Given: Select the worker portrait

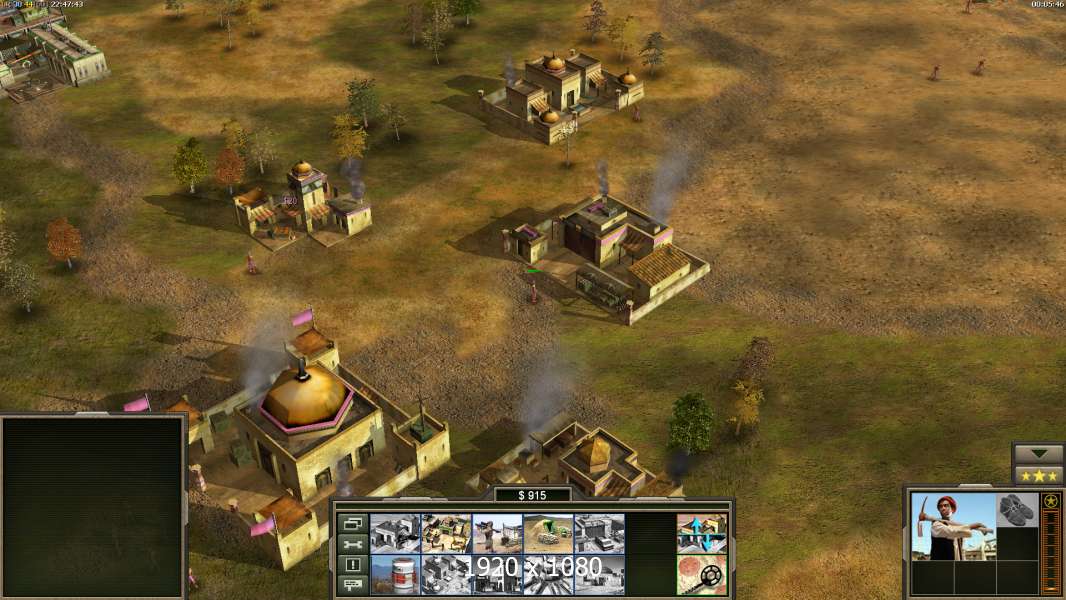Looking at the screenshot, I should pyautogui.click(x=953, y=526).
